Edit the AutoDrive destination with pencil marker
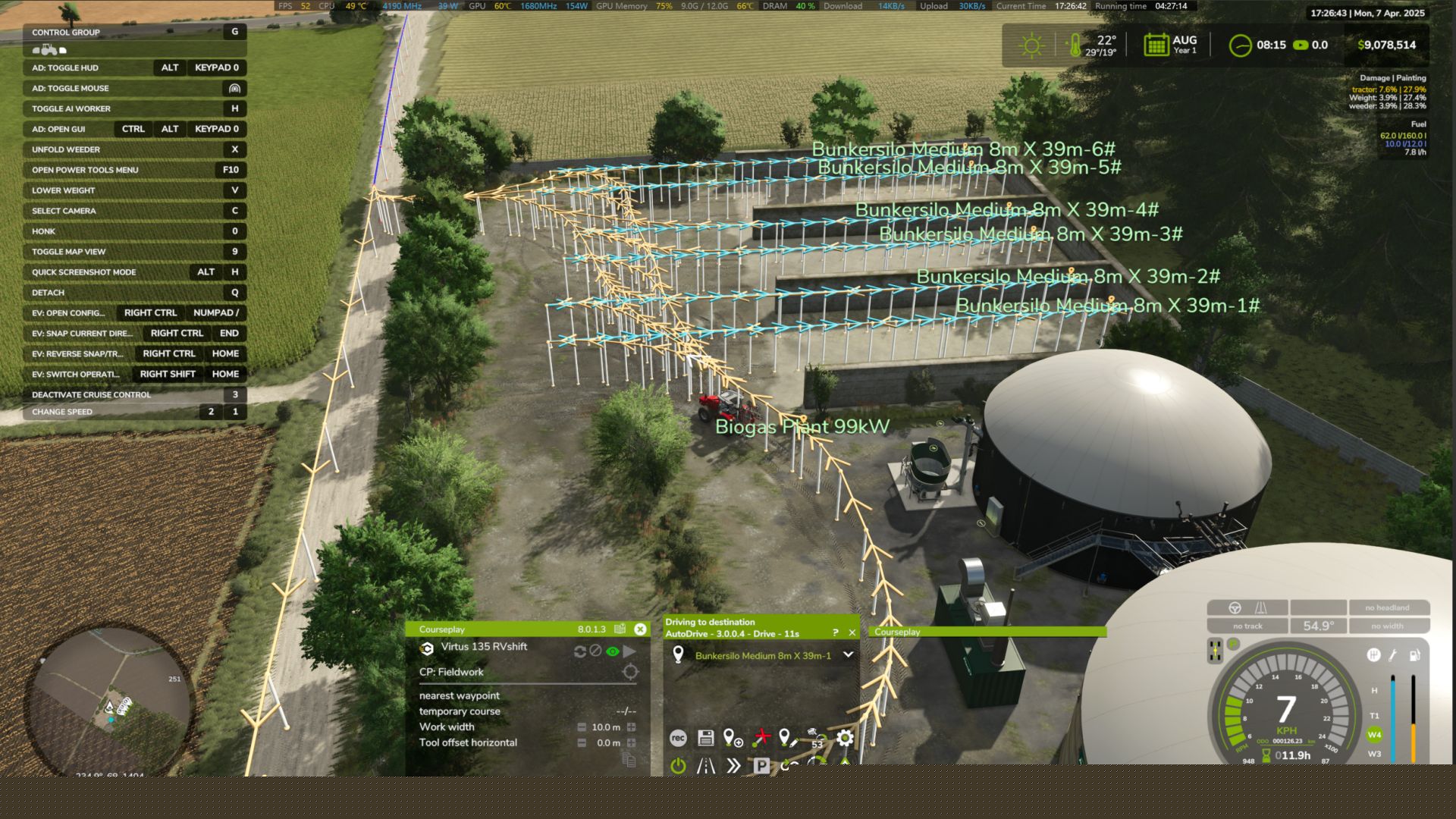Image resolution: width=1456 pixels, height=819 pixels. 788,738
